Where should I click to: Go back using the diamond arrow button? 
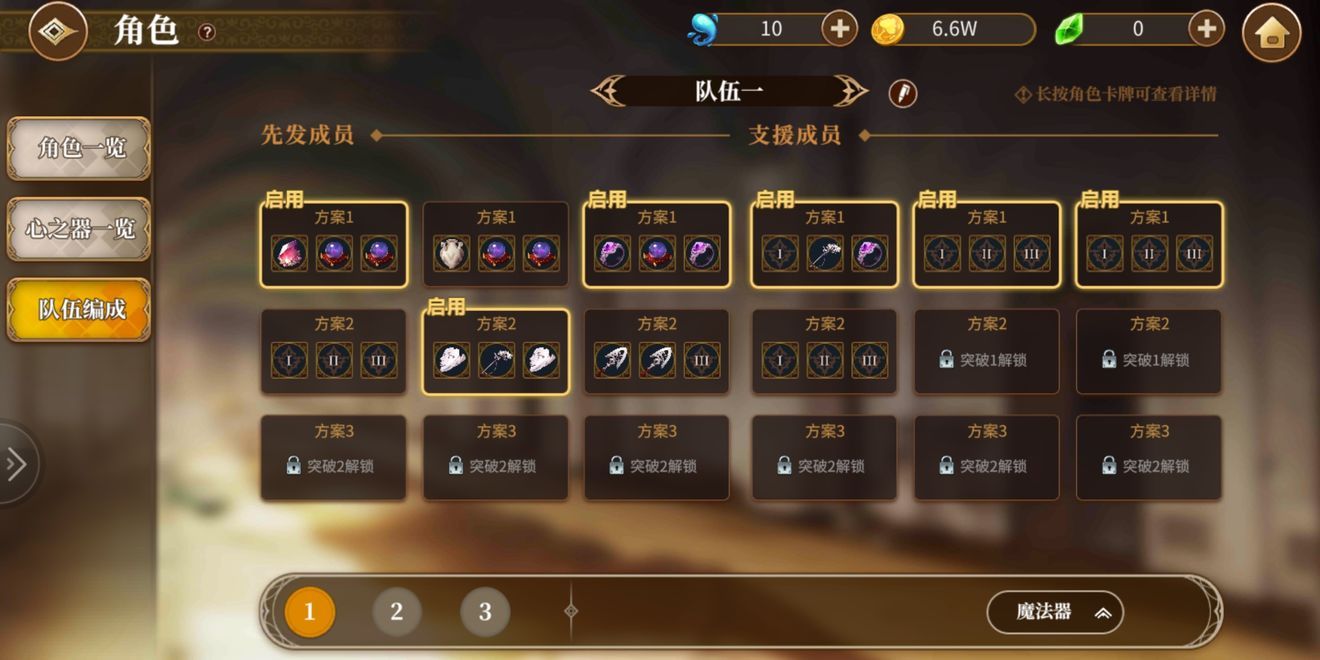[58, 31]
